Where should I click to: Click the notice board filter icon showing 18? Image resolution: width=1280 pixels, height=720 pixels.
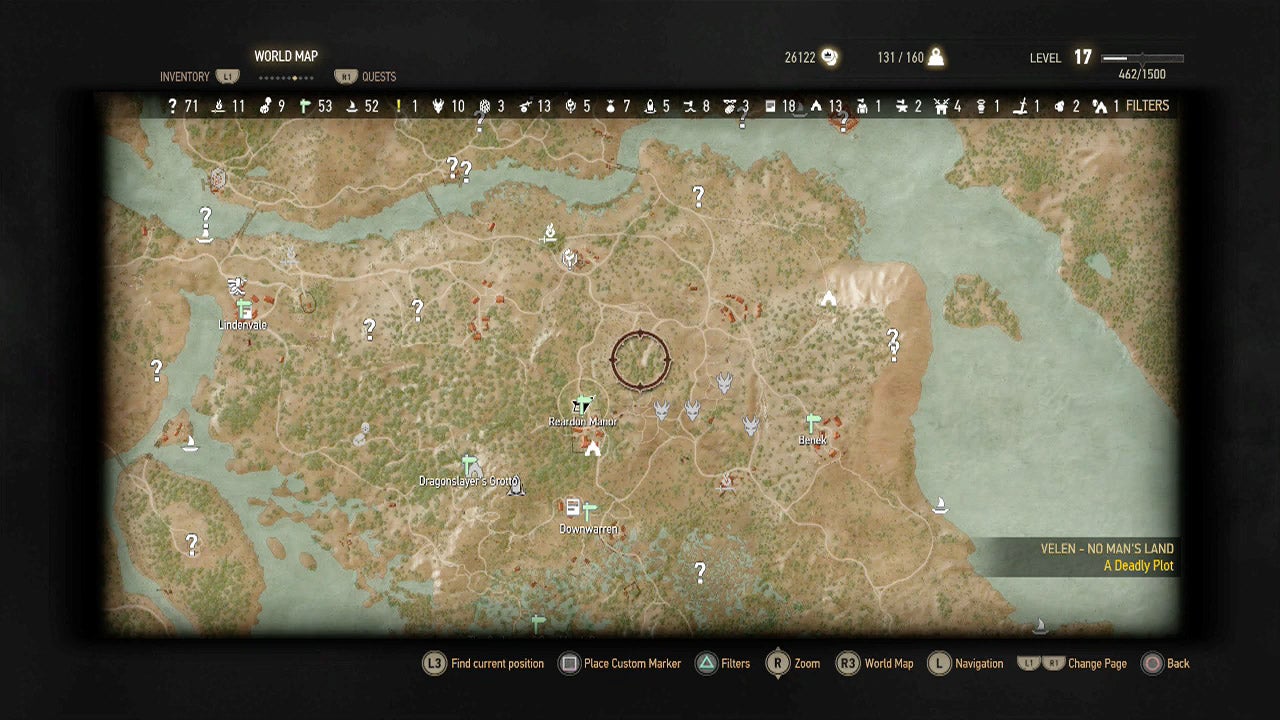(x=768, y=104)
